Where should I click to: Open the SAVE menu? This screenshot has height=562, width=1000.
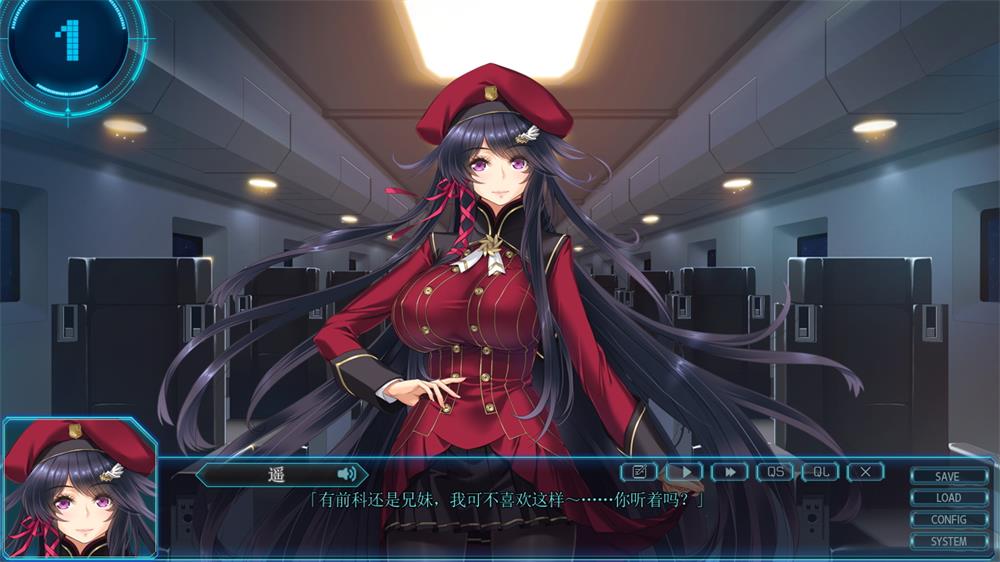coord(947,477)
